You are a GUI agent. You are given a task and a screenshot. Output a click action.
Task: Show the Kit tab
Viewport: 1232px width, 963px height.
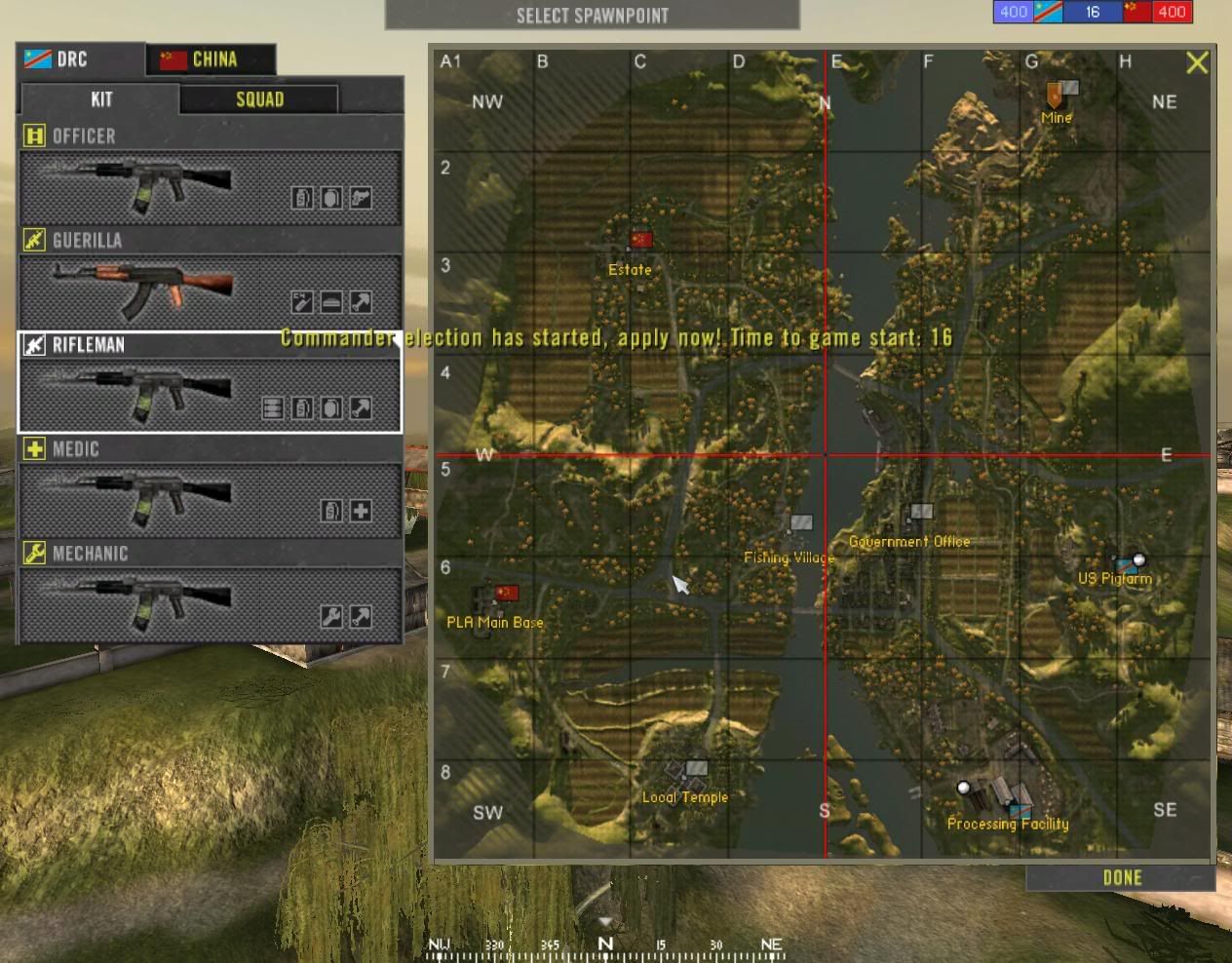click(100, 99)
